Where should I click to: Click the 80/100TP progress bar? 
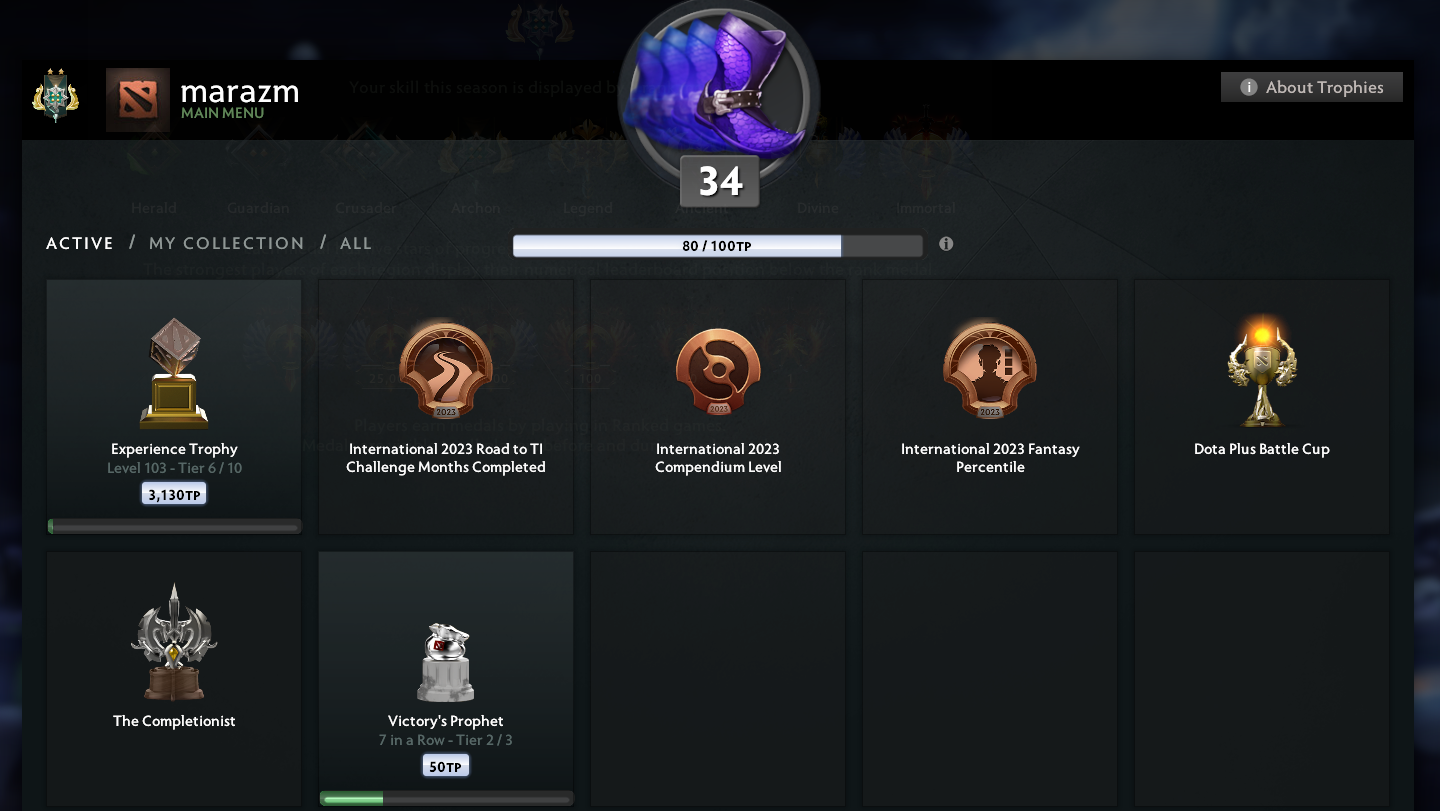[718, 245]
